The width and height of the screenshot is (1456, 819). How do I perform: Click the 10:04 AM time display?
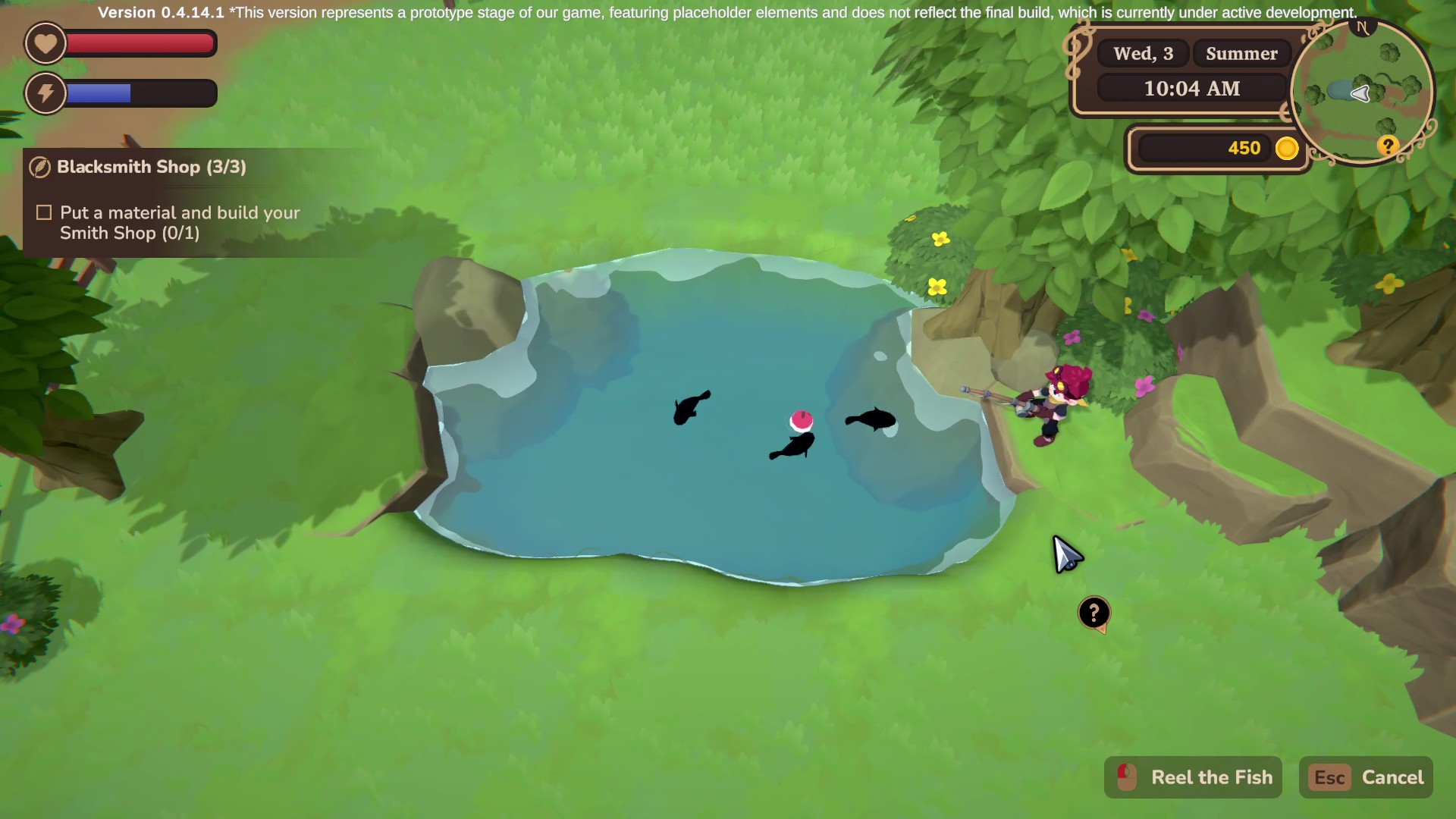(x=1191, y=88)
